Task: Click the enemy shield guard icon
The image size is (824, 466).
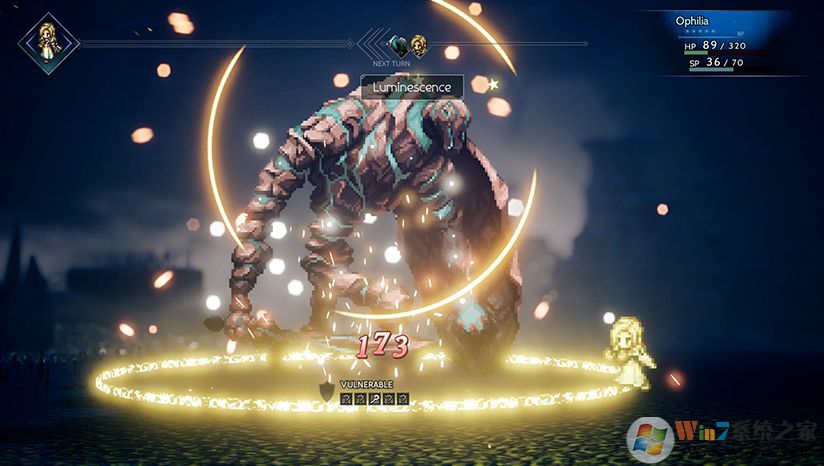Action: click(325, 390)
